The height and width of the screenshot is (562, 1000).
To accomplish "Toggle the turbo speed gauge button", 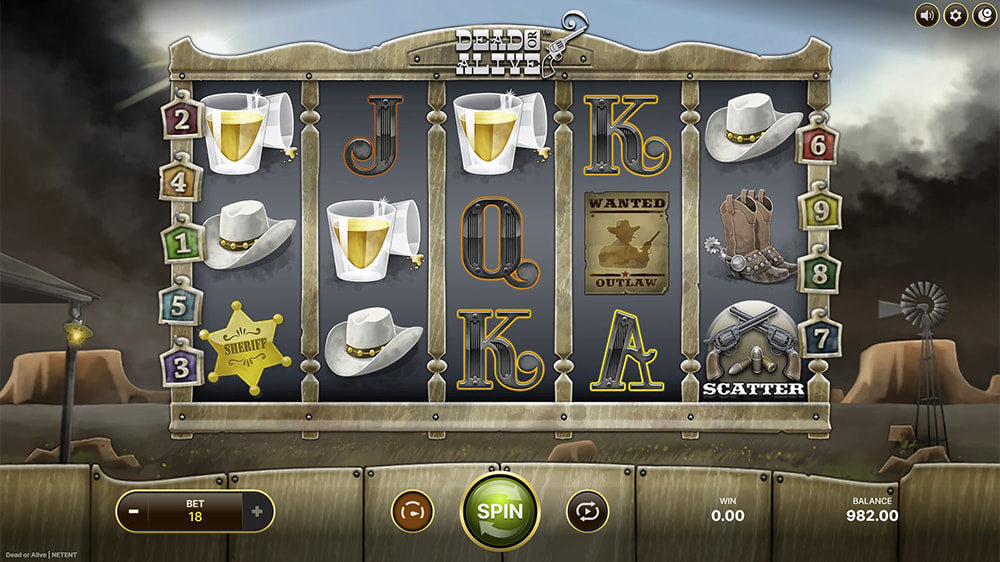I will click(x=411, y=511).
